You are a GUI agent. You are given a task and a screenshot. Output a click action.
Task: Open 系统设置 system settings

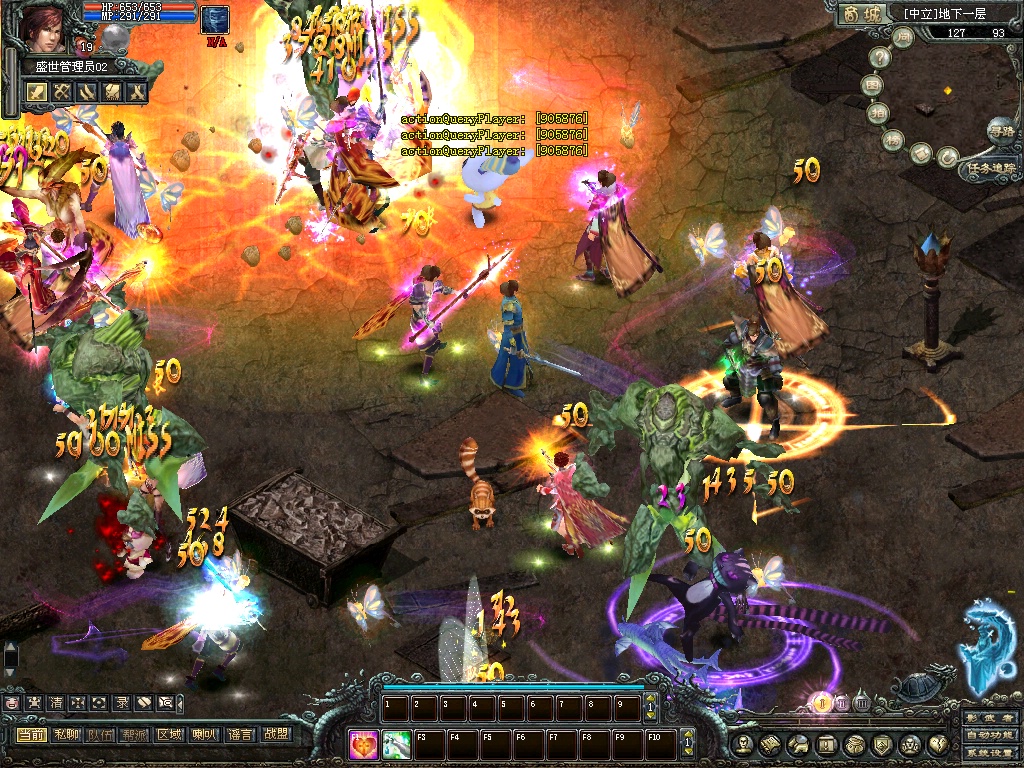click(x=991, y=753)
